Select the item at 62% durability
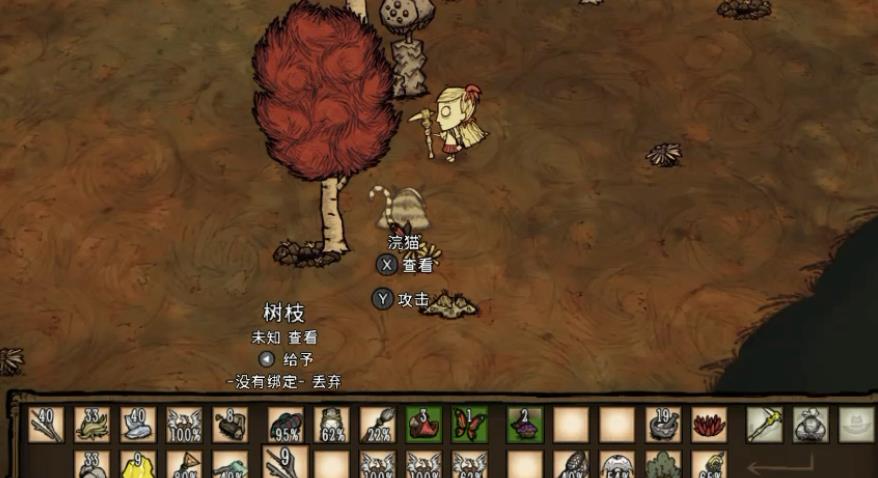This screenshot has width=878, height=478. (x=332, y=424)
